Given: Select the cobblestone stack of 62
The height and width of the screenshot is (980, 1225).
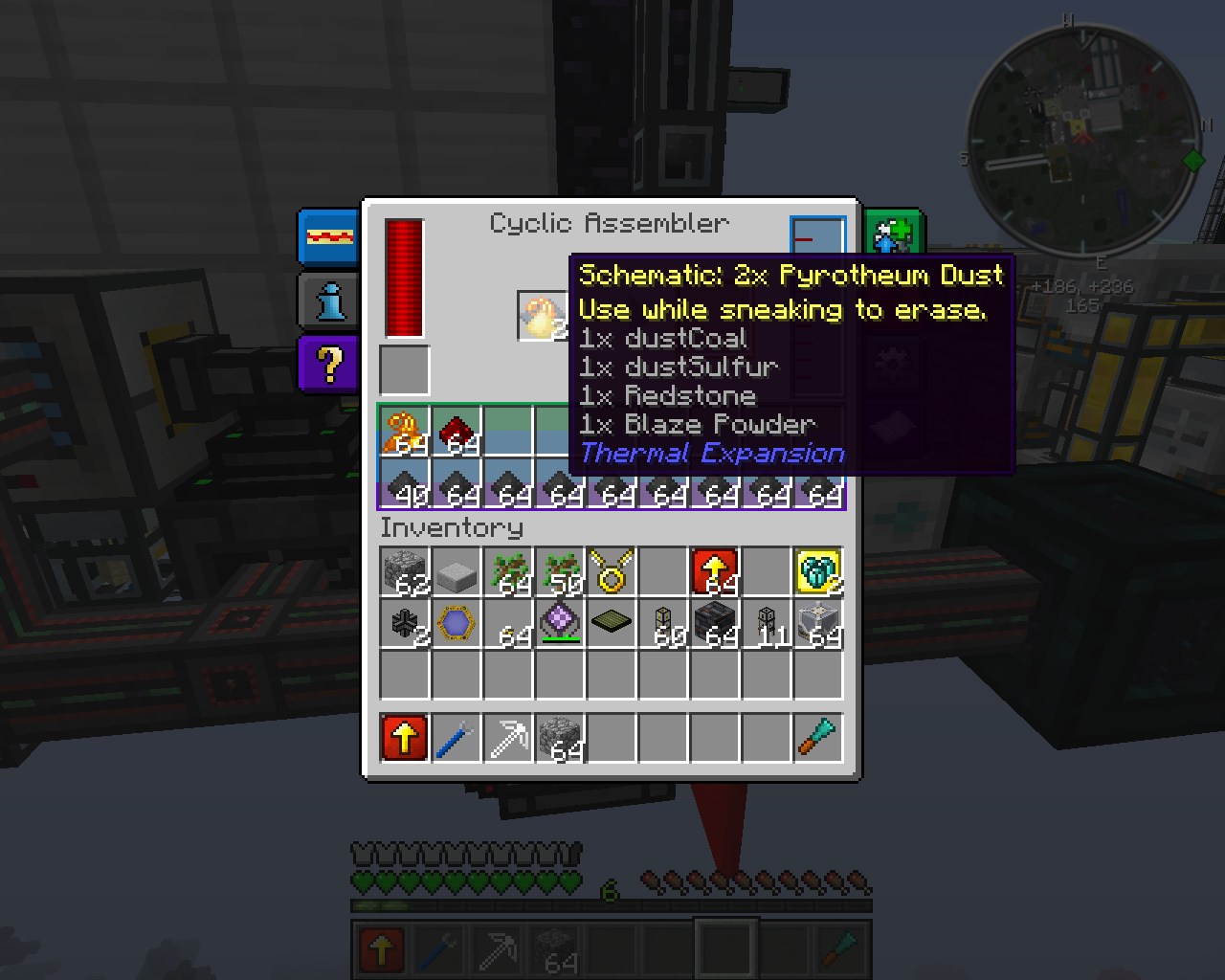Looking at the screenshot, I should 405,572.
